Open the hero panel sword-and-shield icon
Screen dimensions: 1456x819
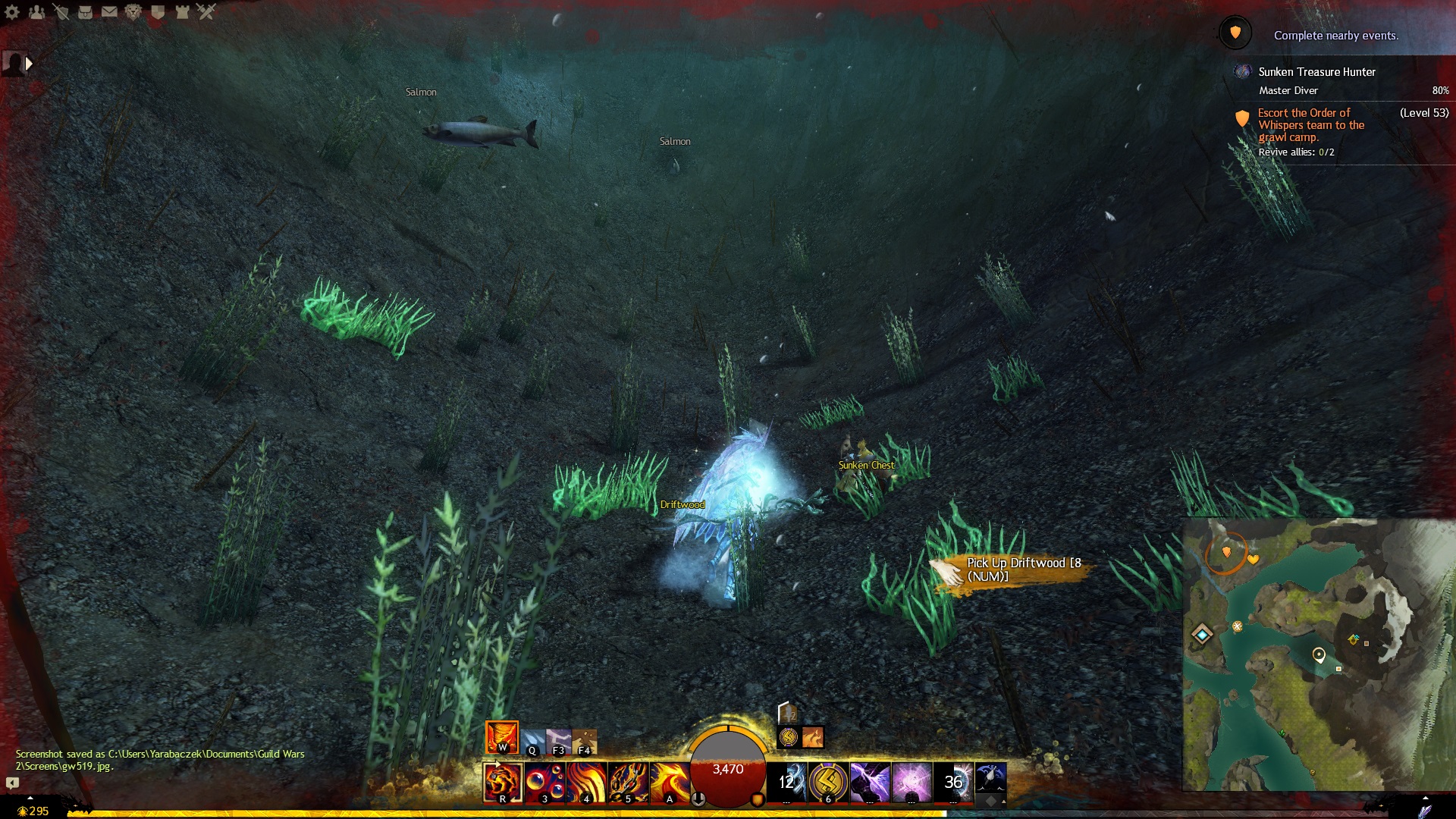[61, 12]
